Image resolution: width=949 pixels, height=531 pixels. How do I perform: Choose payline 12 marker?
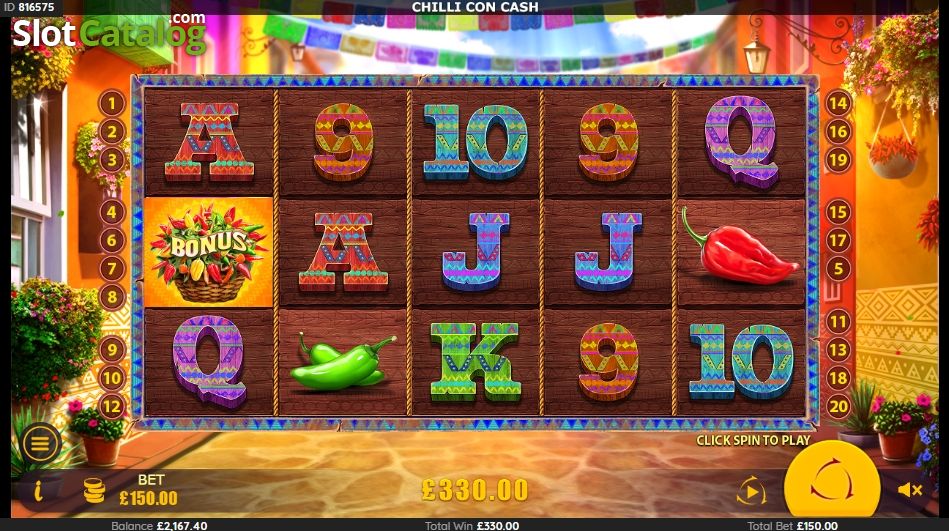point(111,406)
